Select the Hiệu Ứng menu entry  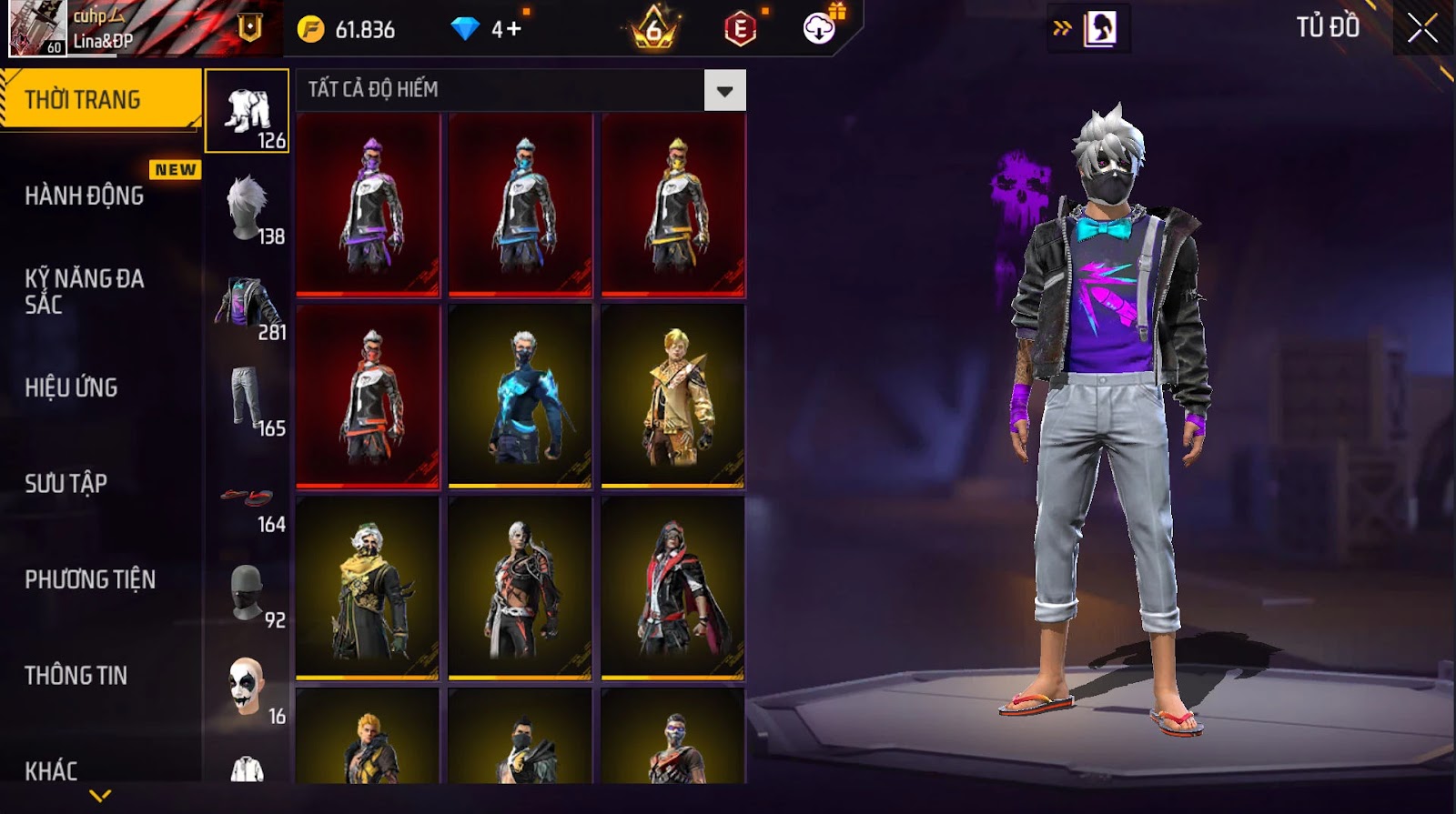(x=71, y=387)
